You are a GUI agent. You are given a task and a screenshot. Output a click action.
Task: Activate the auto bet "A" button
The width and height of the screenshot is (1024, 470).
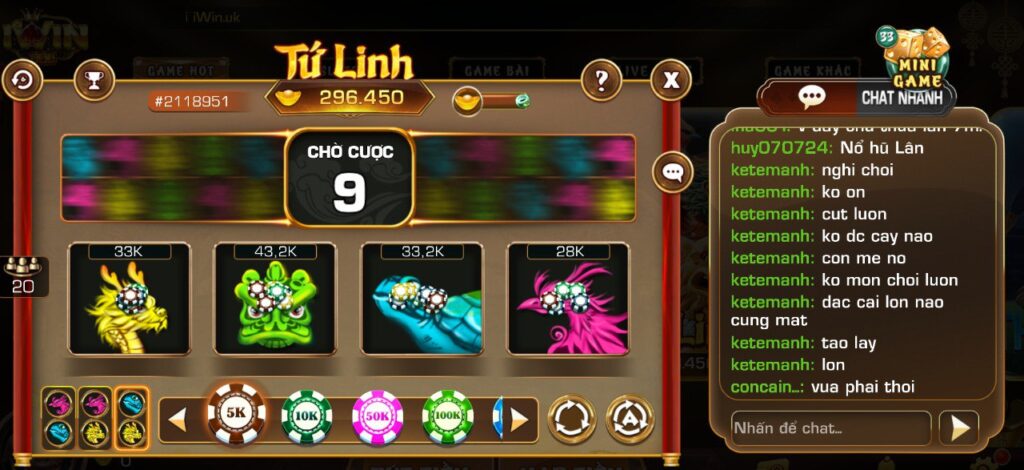coord(630,419)
